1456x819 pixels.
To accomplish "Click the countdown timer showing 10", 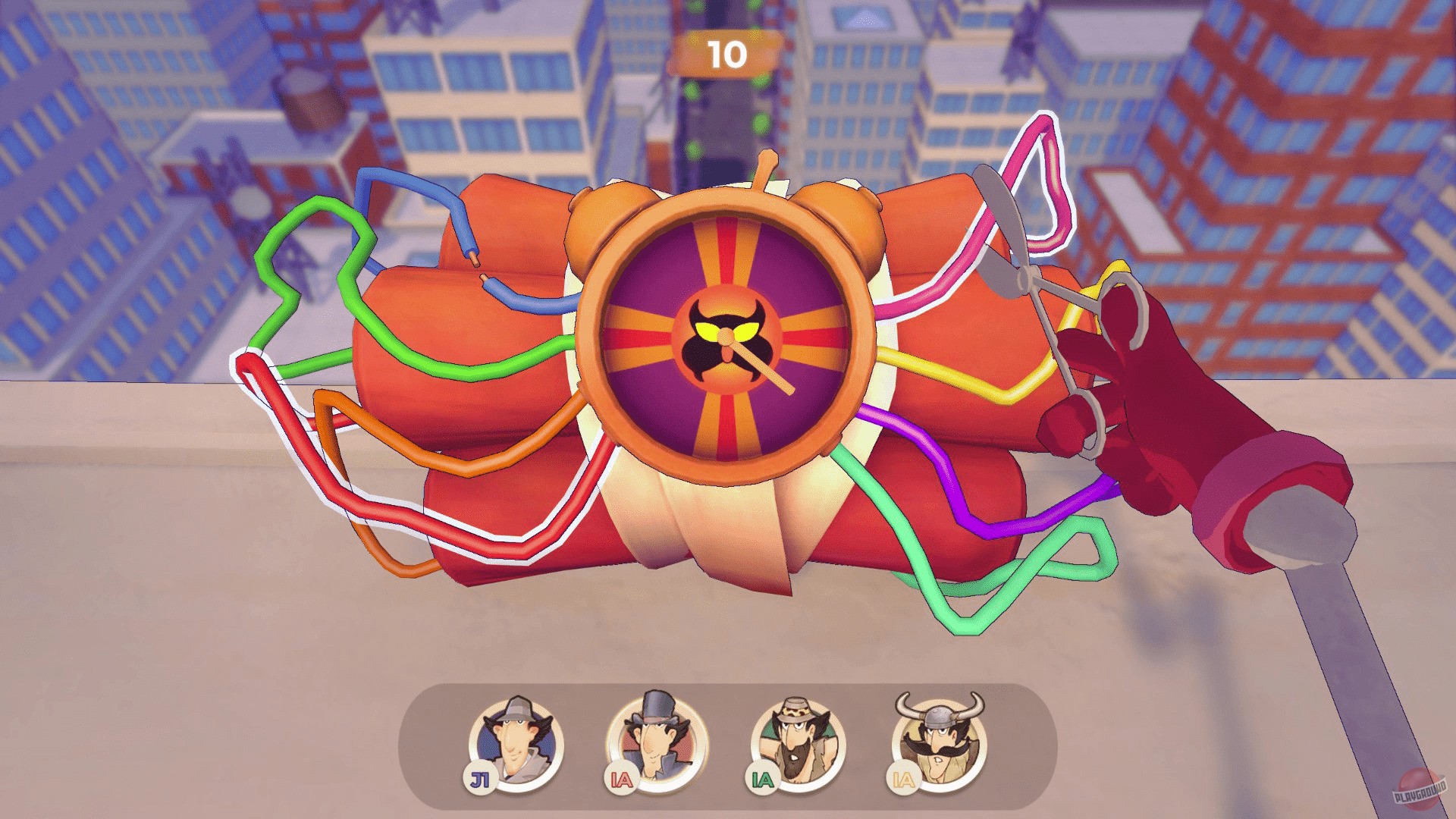I will coord(726,52).
